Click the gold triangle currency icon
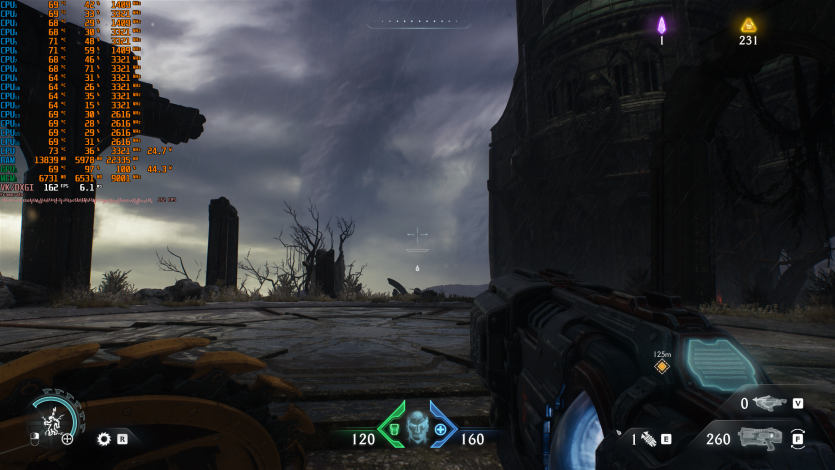The width and height of the screenshot is (835, 470). coord(748,25)
